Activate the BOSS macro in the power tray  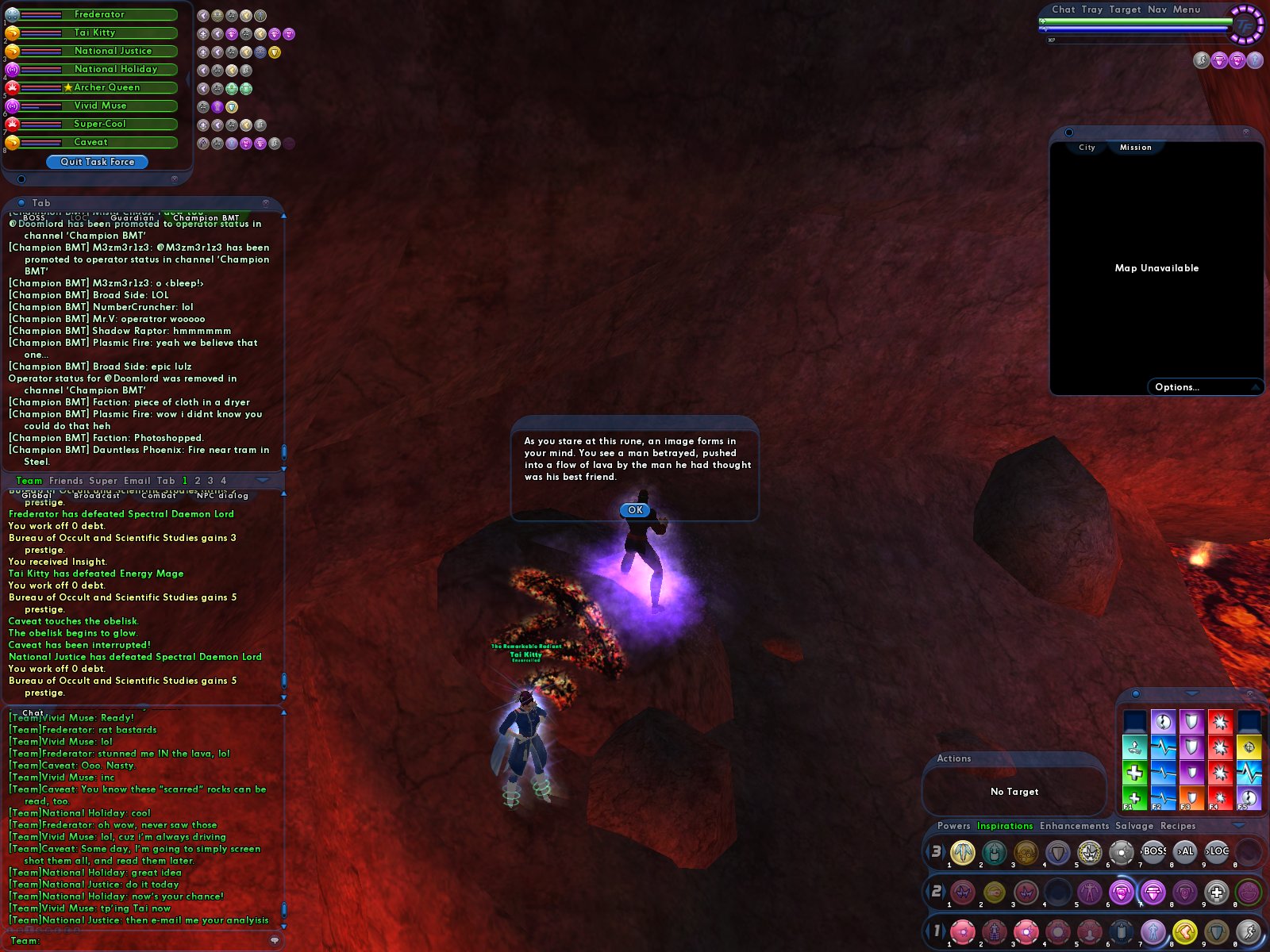click(1153, 852)
